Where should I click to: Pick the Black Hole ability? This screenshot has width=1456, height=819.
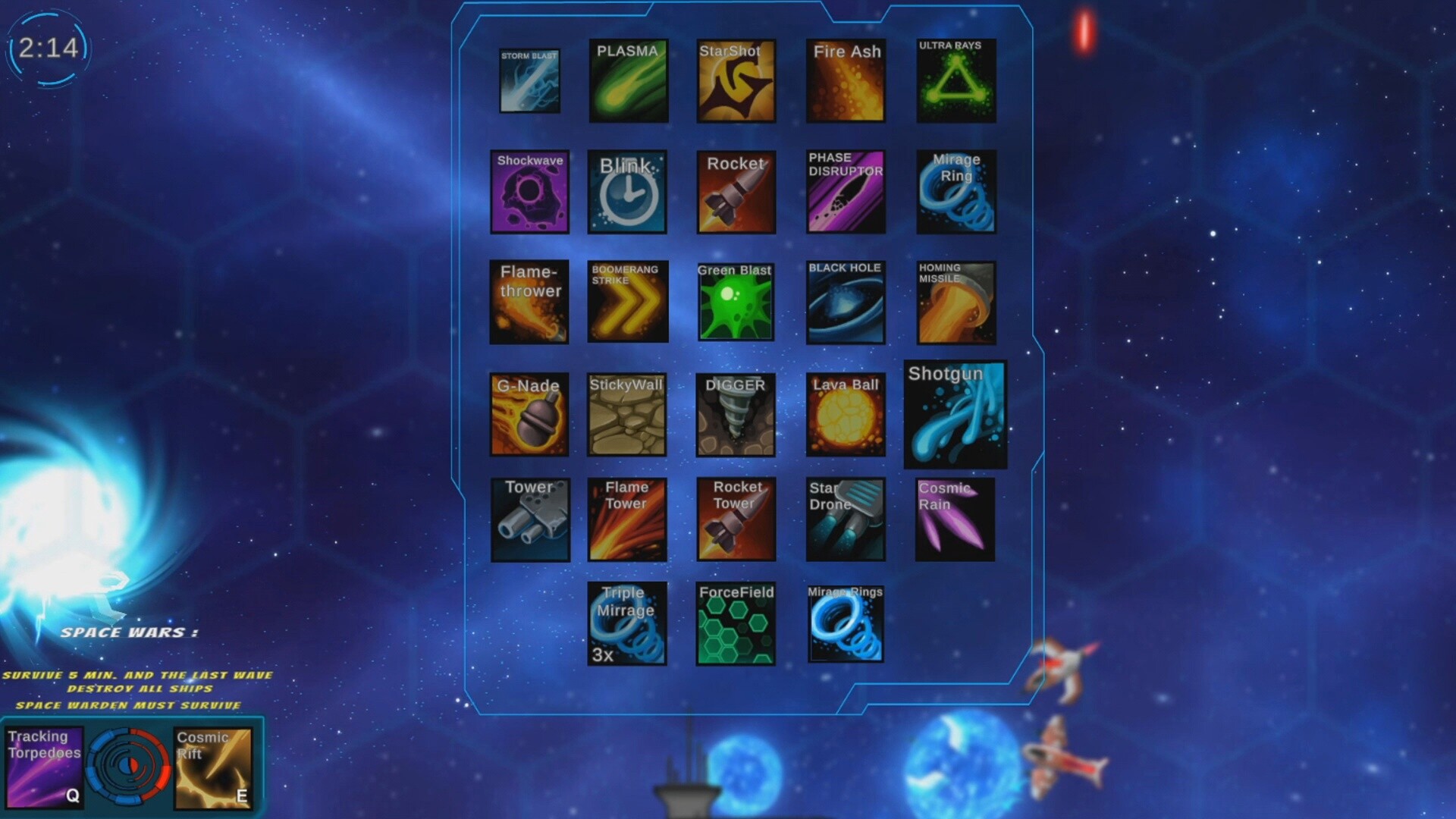pos(845,300)
